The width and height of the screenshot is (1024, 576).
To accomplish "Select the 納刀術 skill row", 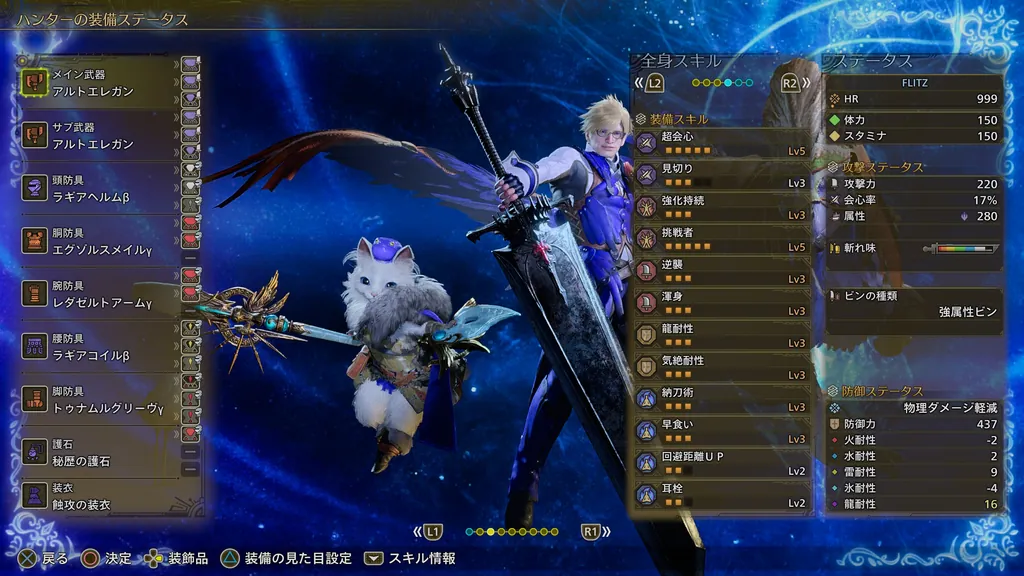I will coord(722,398).
